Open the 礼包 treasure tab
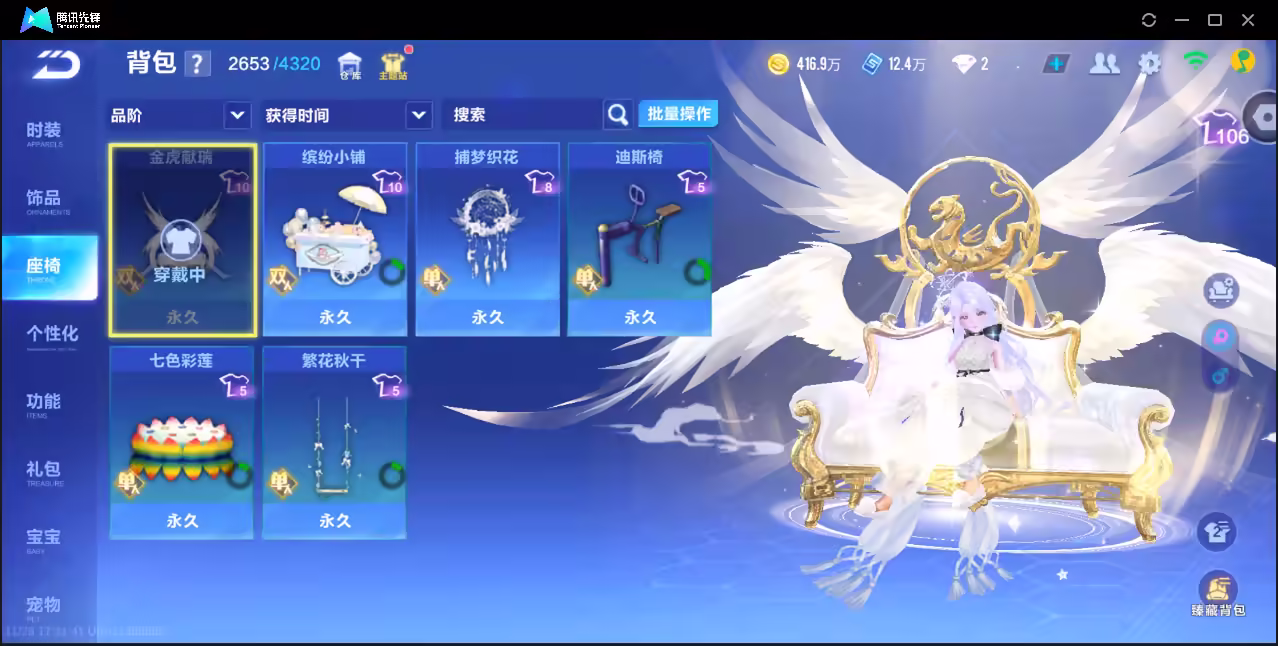This screenshot has height=646, width=1278. tap(44, 471)
